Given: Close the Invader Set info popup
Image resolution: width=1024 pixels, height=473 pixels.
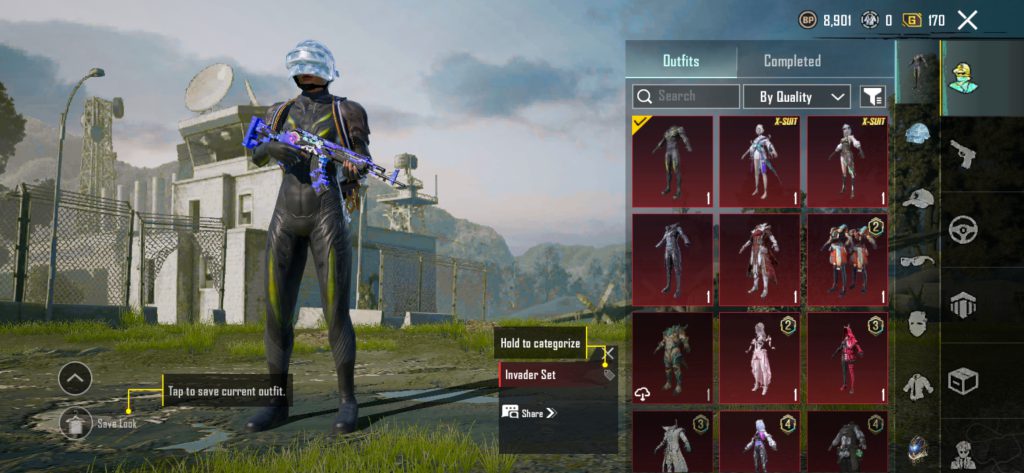Looking at the screenshot, I should (x=608, y=353).
